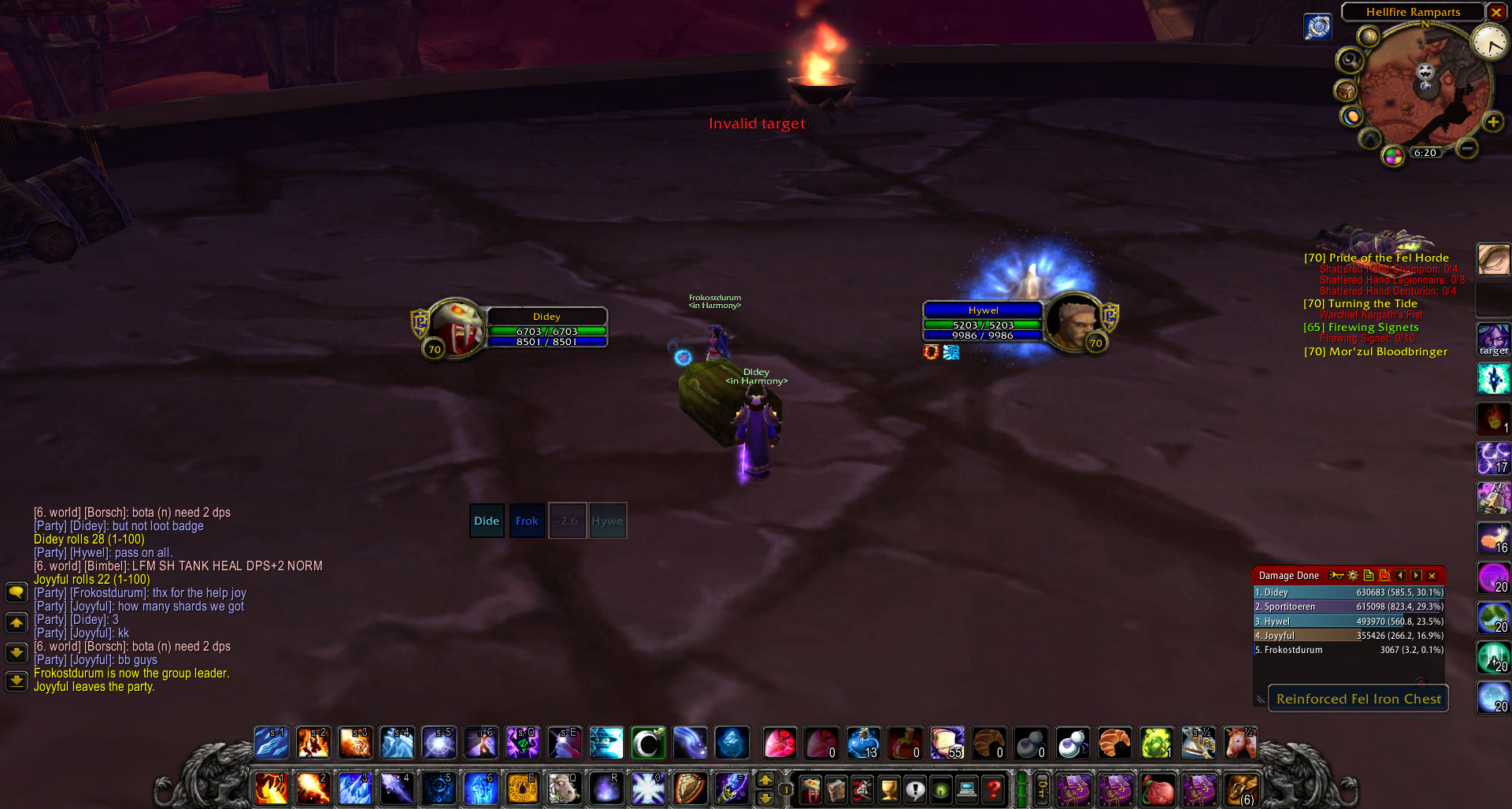Use the mana potion on the action bar
Viewport: 1512px width, 809px height.
pos(864,743)
